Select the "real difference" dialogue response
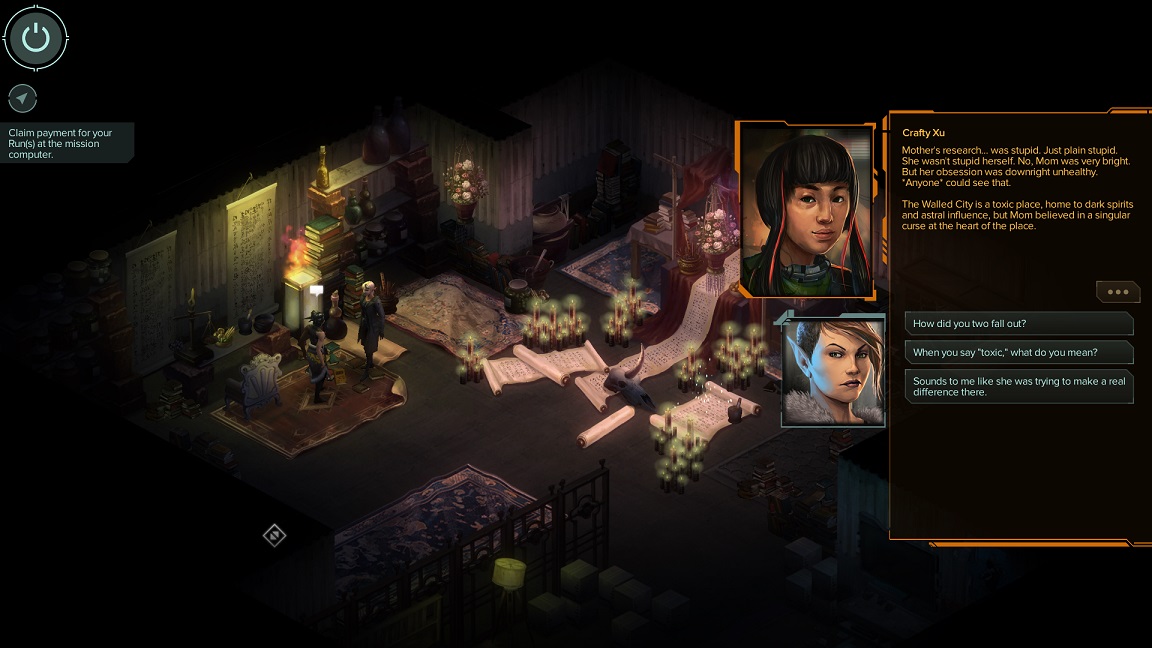The width and height of the screenshot is (1152, 648). click(x=1018, y=386)
